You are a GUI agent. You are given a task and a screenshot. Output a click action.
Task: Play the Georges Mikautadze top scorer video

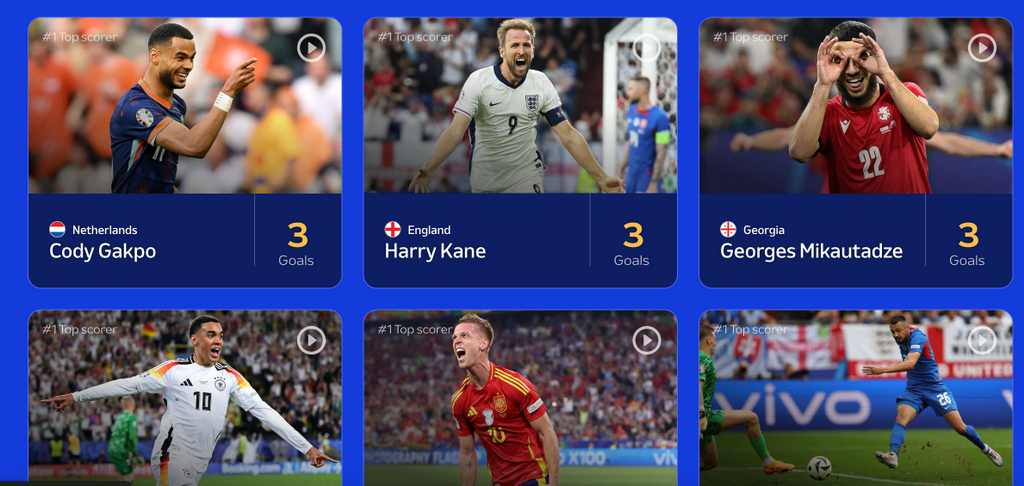[982, 47]
